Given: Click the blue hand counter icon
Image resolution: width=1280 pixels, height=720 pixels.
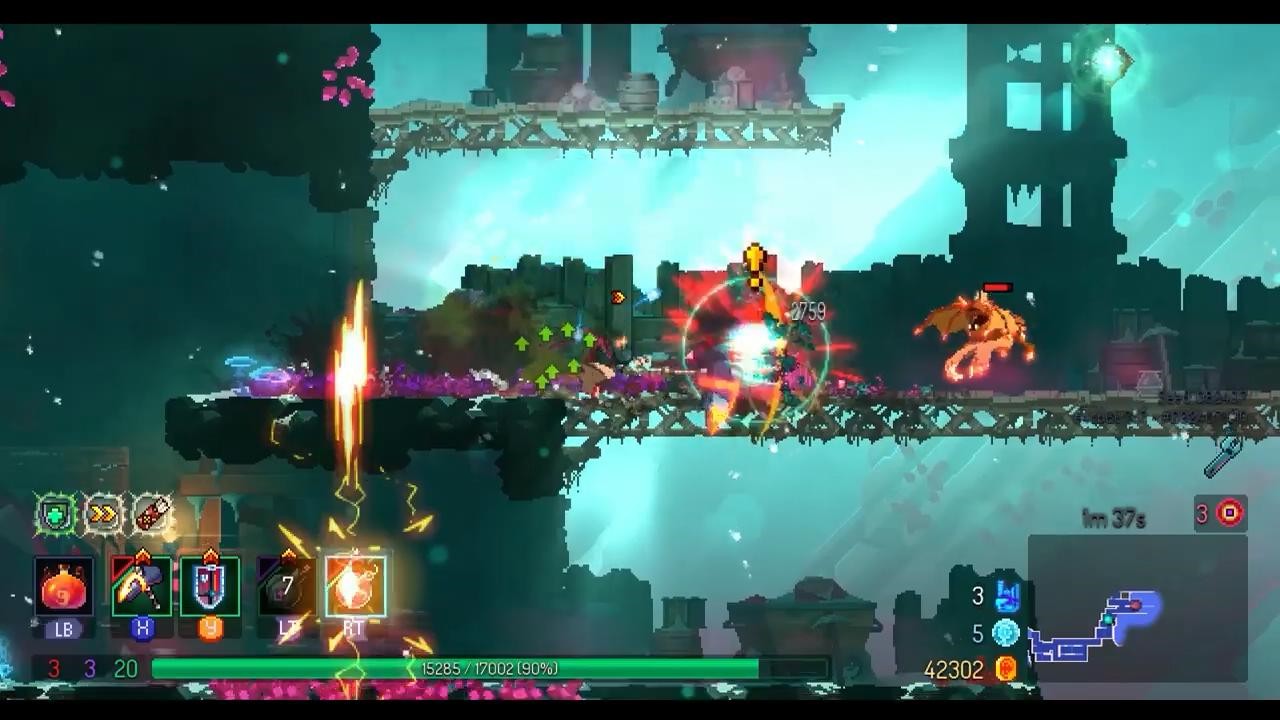Looking at the screenshot, I should pos(1007,597).
